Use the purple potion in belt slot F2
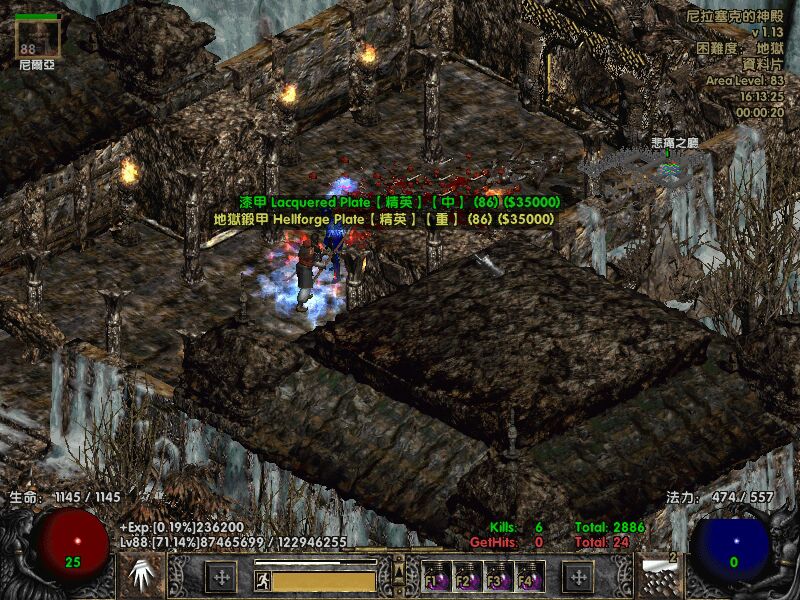800x600 pixels. coord(465,577)
